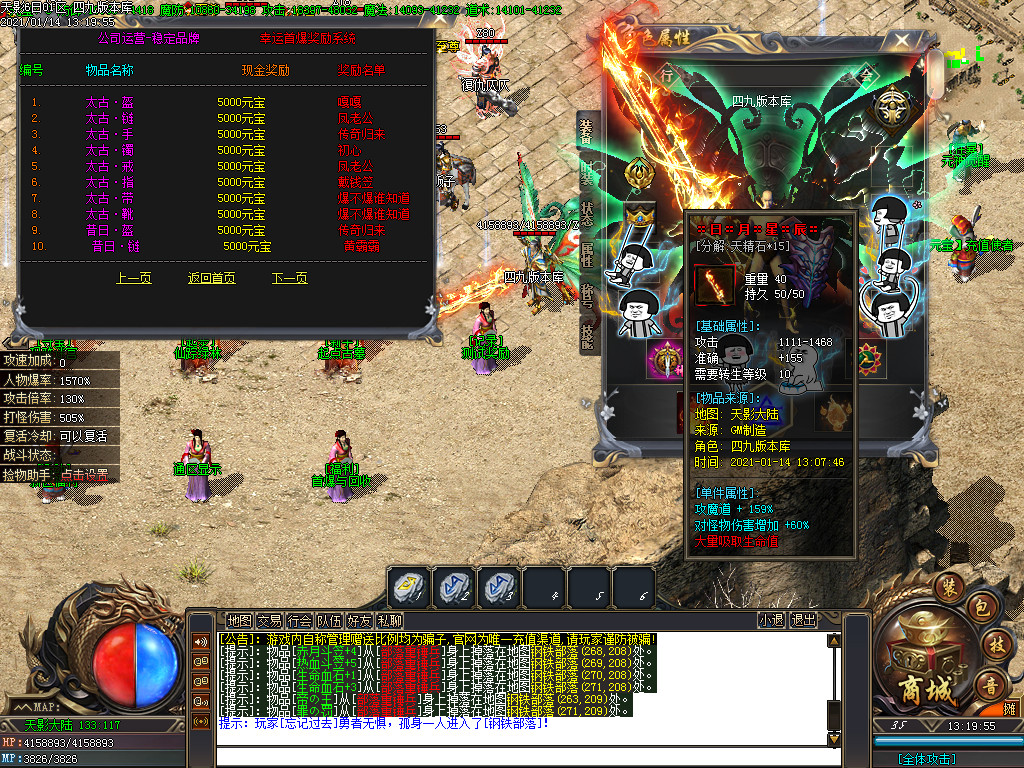Select the 时装 costume tab
The width and height of the screenshot is (1024, 768).
tap(587, 172)
